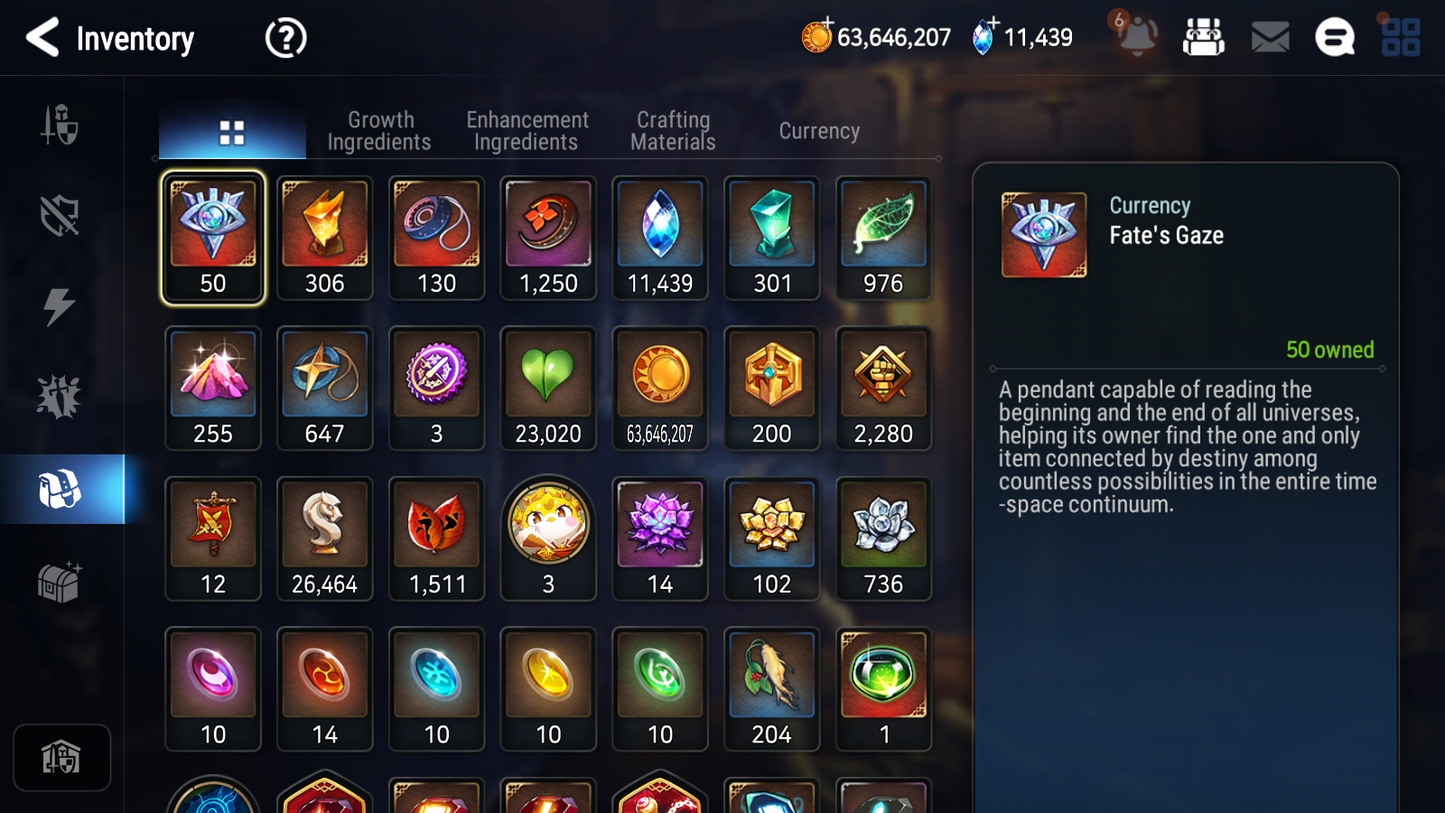Open the loot bag icon in the top bar

coord(1203,36)
